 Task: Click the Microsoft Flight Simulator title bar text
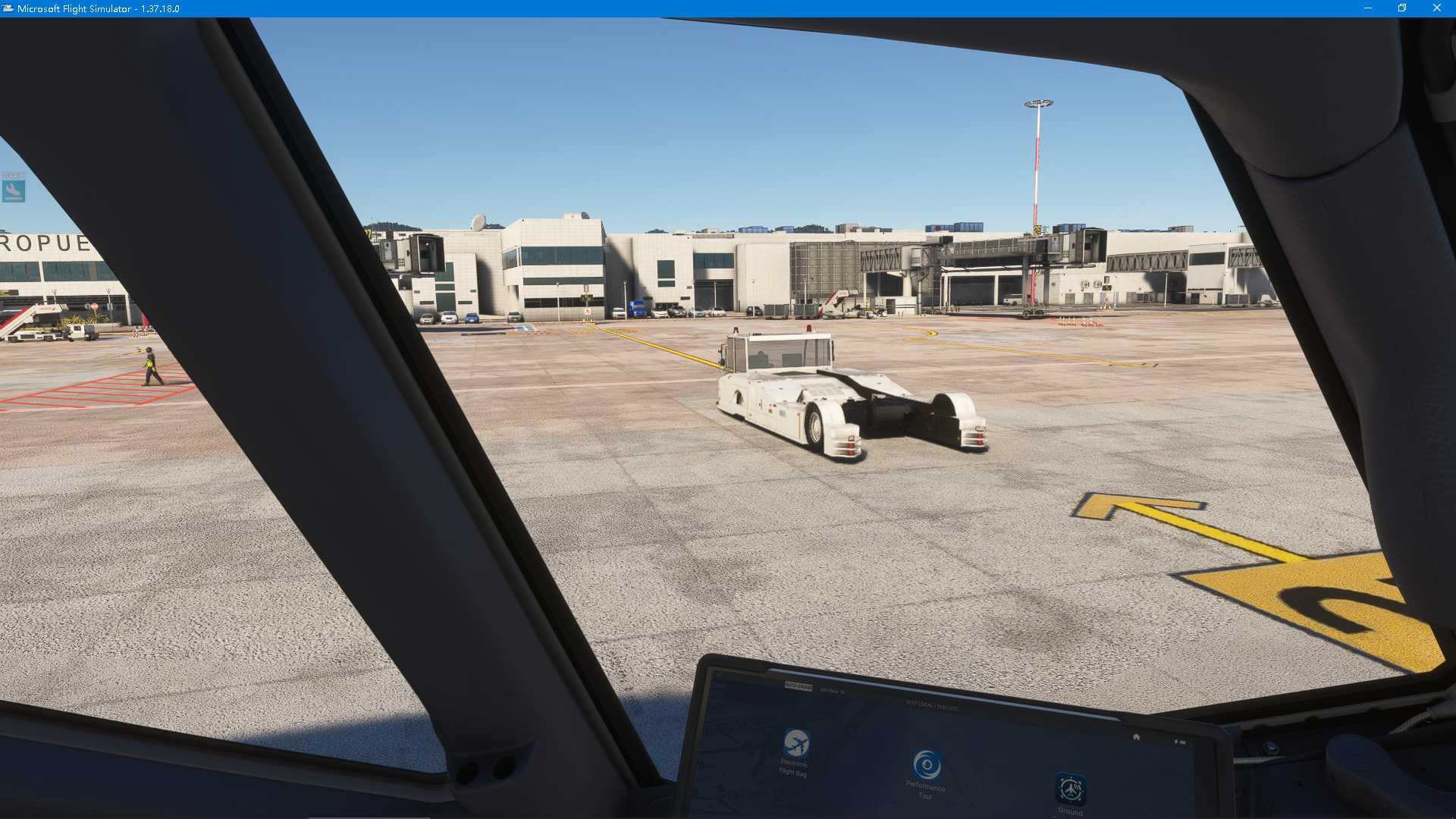[x=99, y=8]
